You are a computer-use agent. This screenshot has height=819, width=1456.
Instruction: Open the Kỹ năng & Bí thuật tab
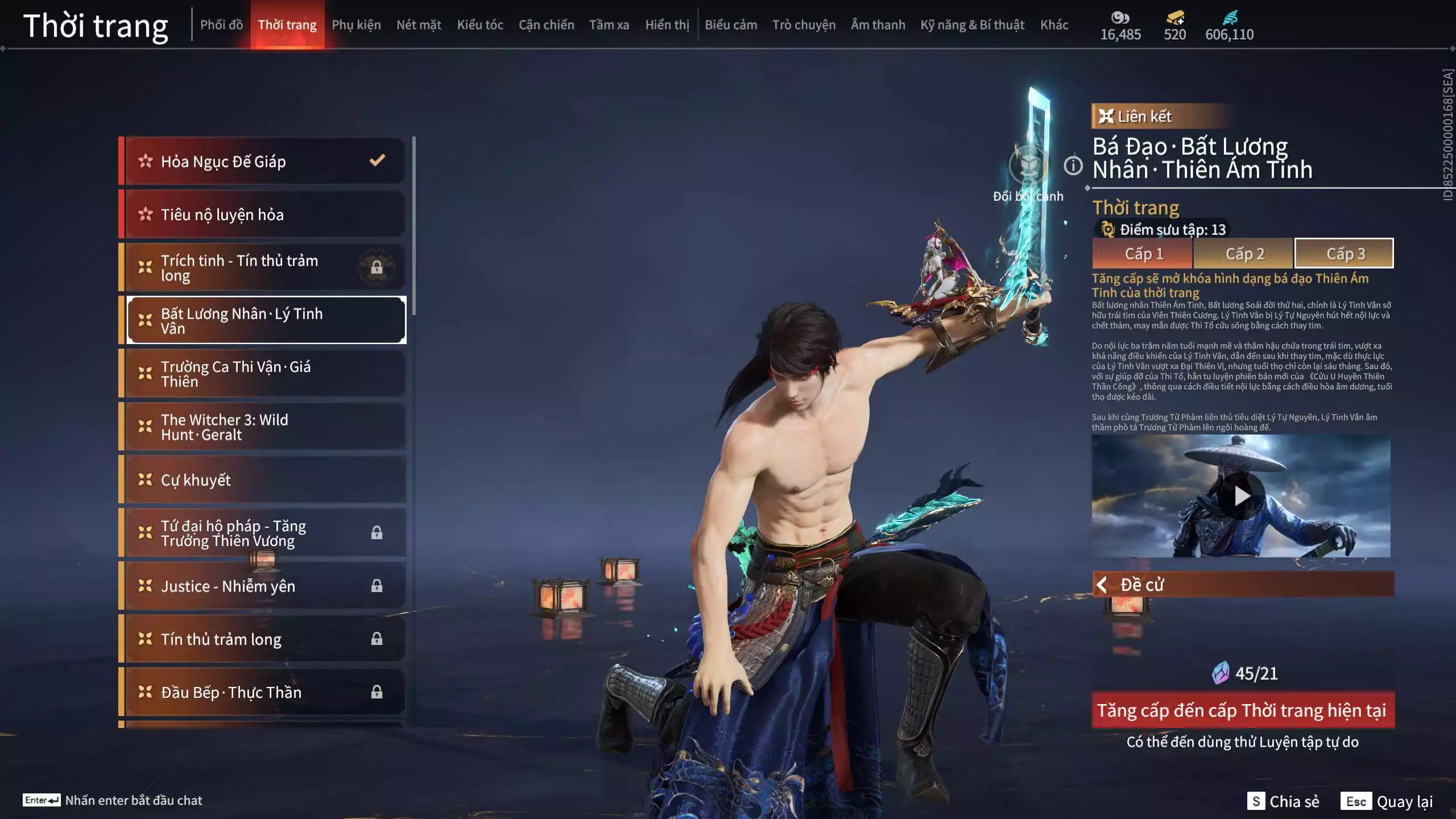[x=972, y=25]
